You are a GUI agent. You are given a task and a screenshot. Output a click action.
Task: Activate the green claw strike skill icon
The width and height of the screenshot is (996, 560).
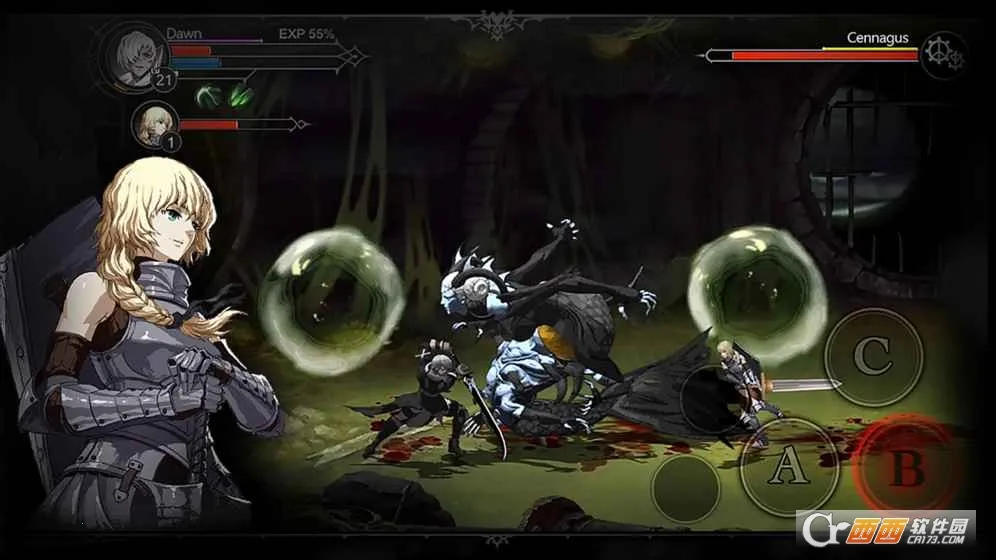click(x=241, y=96)
